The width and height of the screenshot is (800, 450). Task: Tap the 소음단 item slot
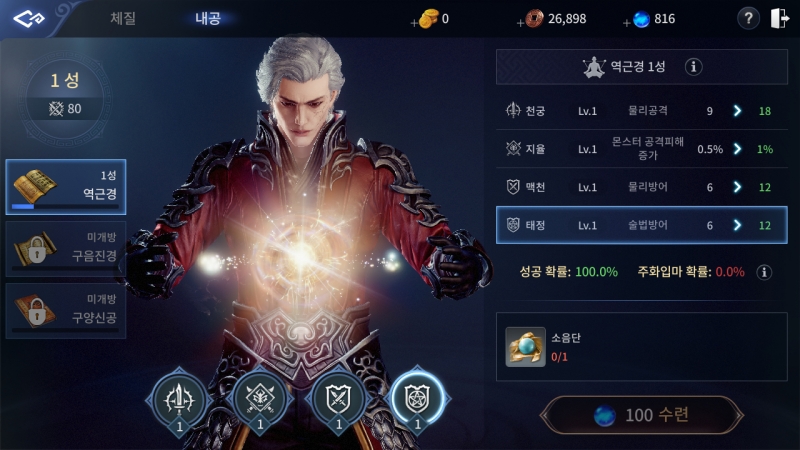click(x=525, y=346)
